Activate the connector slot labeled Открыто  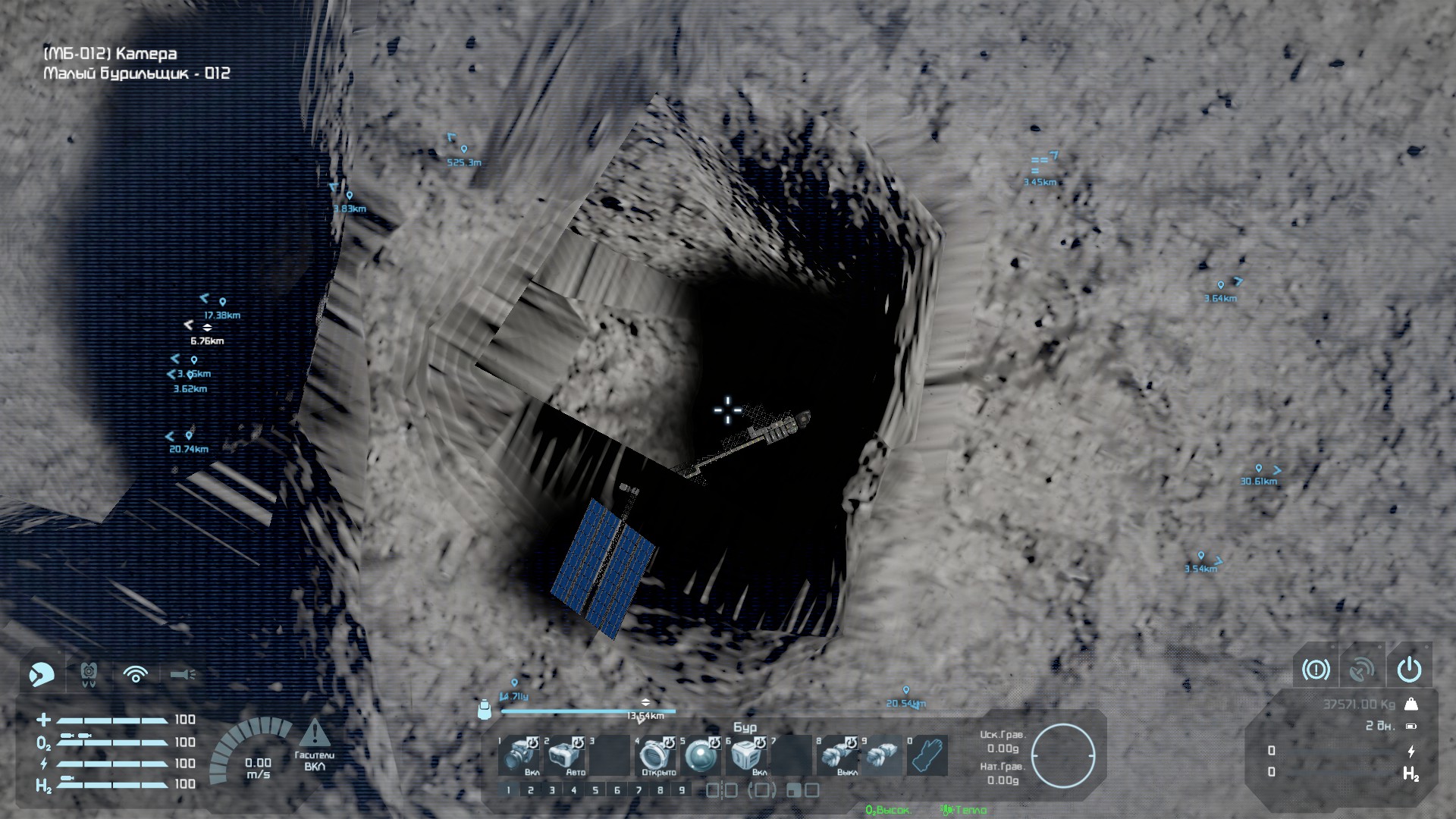[655, 755]
